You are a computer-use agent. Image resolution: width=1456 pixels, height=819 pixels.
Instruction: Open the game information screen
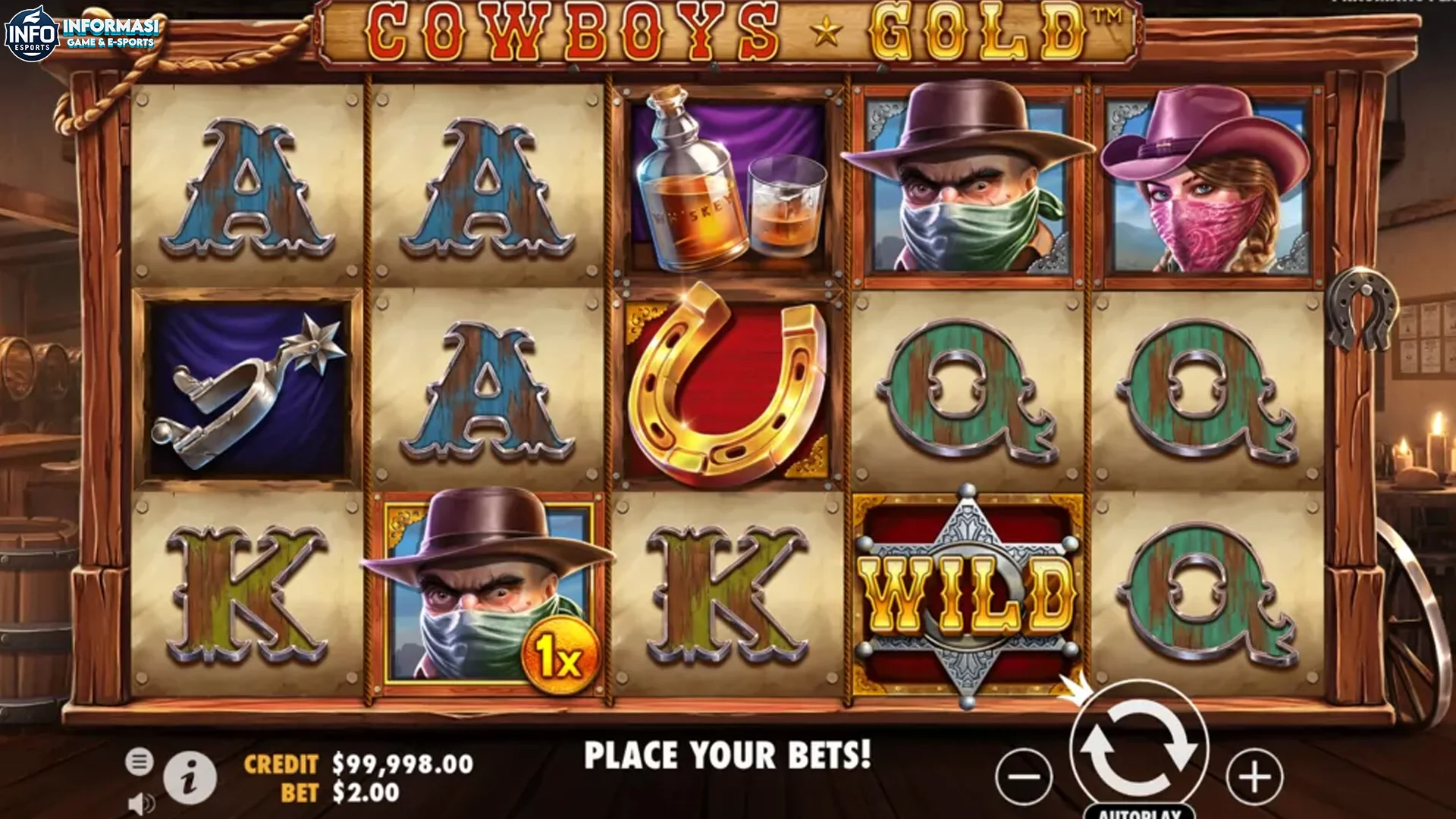pos(192,776)
